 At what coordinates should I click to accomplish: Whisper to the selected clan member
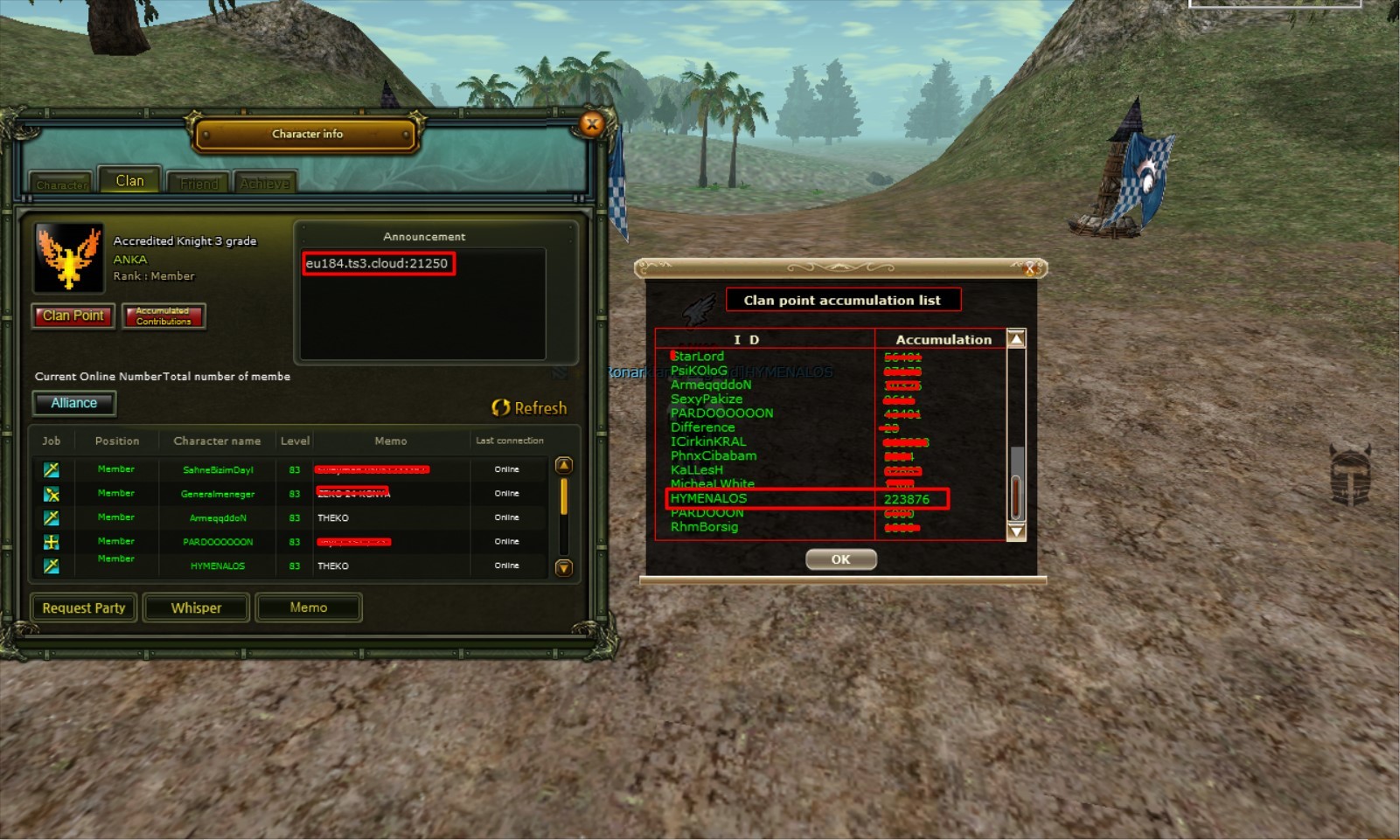tap(196, 607)
